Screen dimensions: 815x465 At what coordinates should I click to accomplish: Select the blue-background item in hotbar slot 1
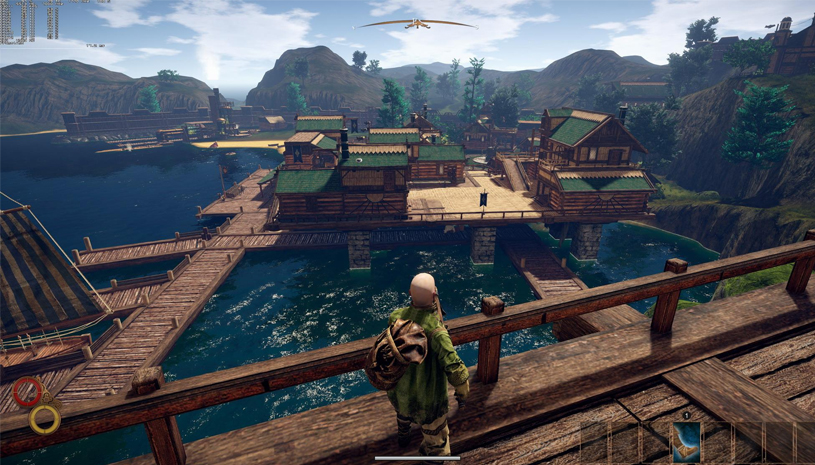tap(686, 441)
